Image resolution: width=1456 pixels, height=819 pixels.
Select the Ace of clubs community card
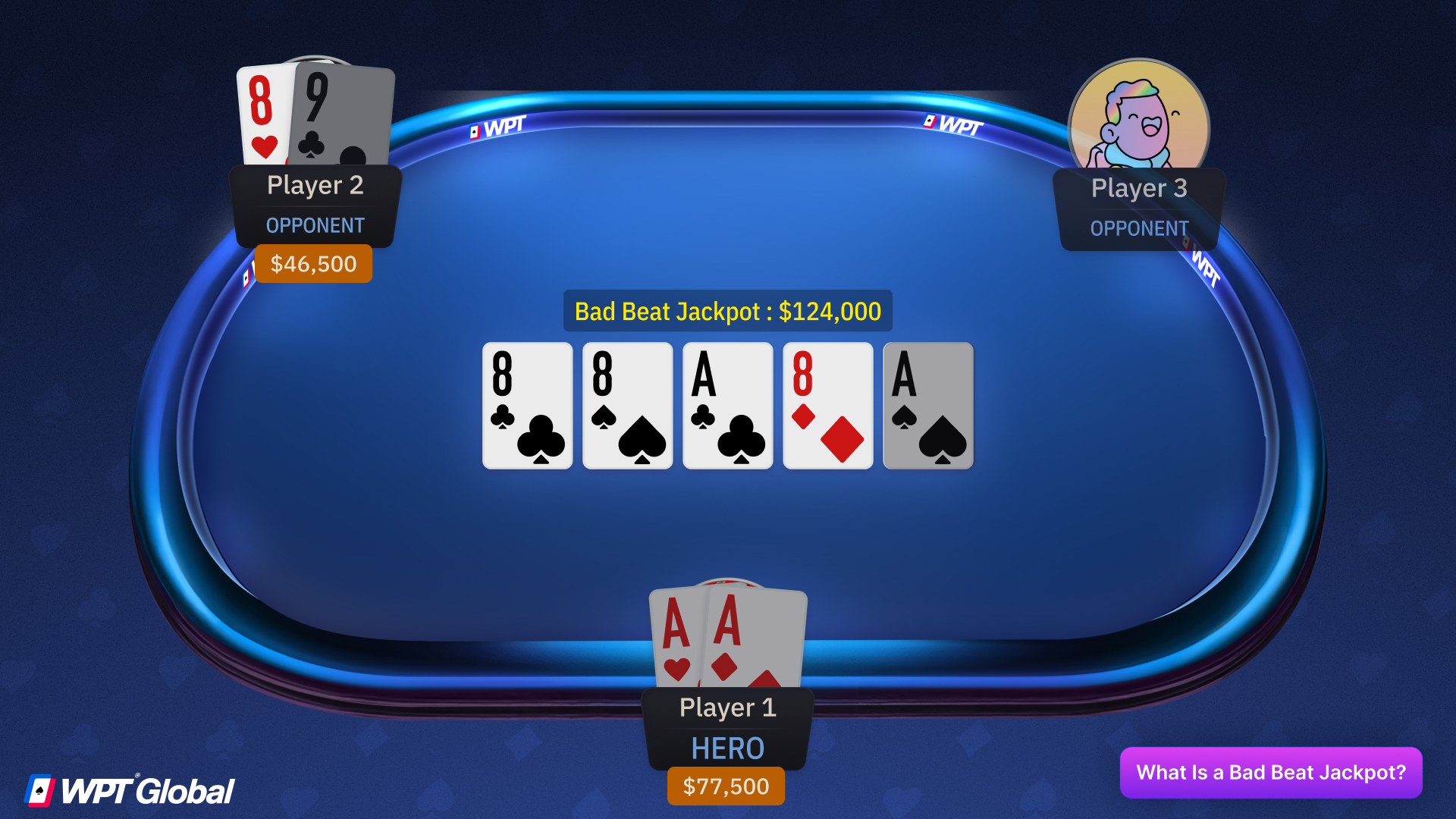(727, 406)
